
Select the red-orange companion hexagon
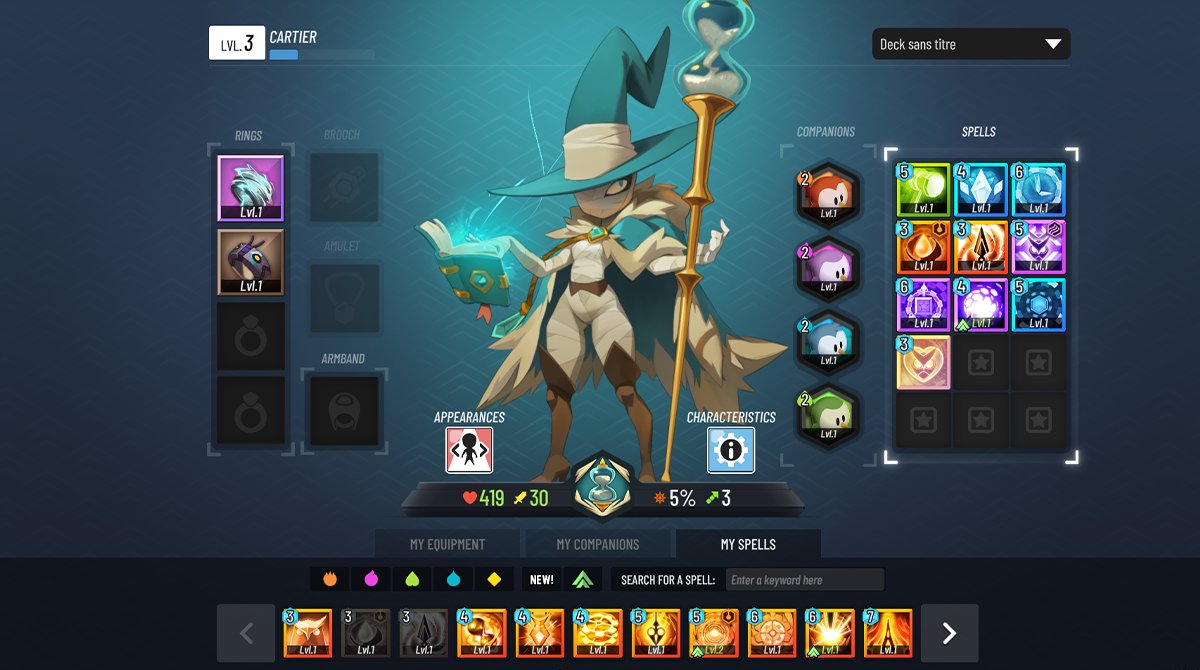click(827, 194)
